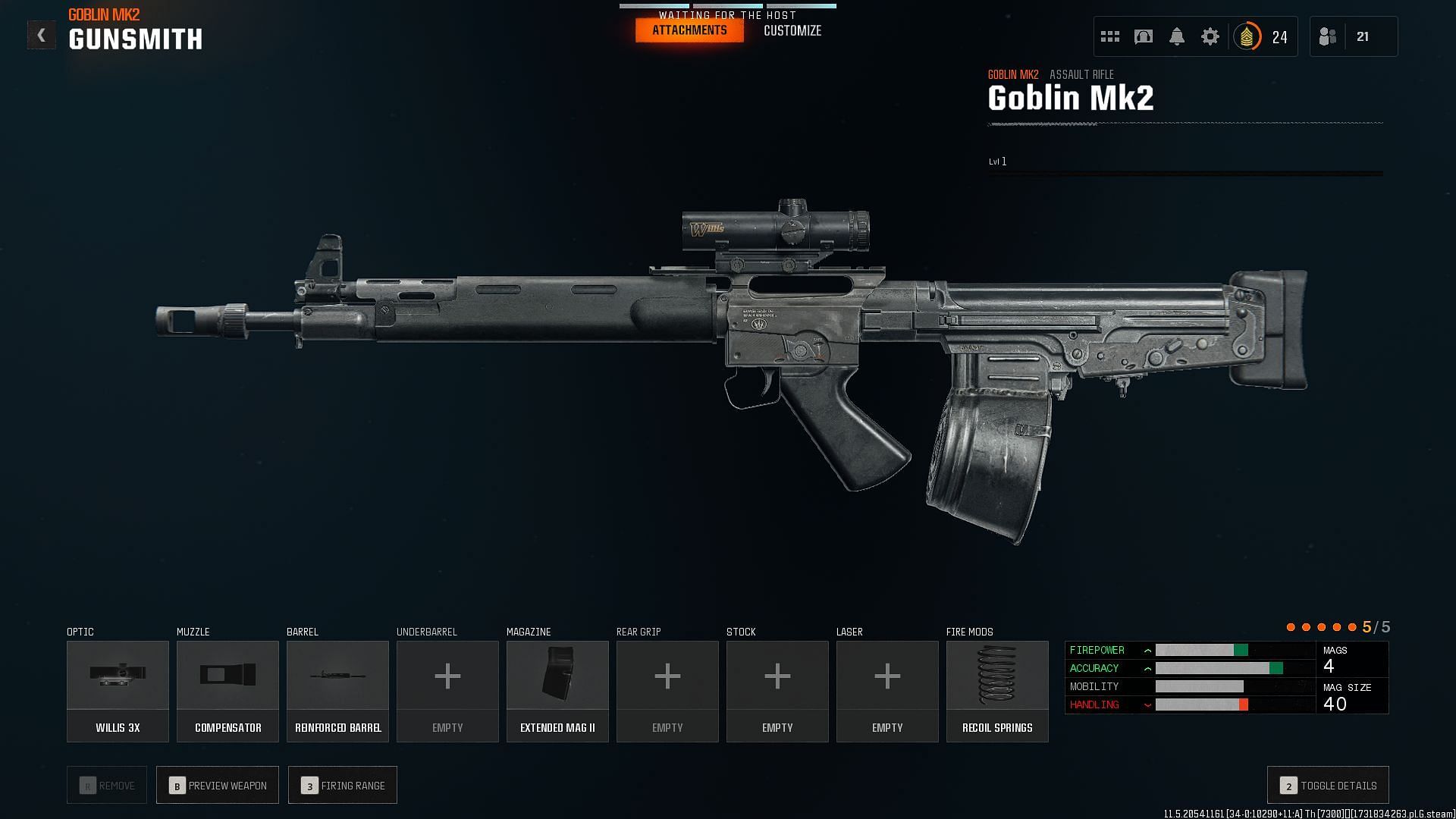Enter the Firing Range

(343, 786)
